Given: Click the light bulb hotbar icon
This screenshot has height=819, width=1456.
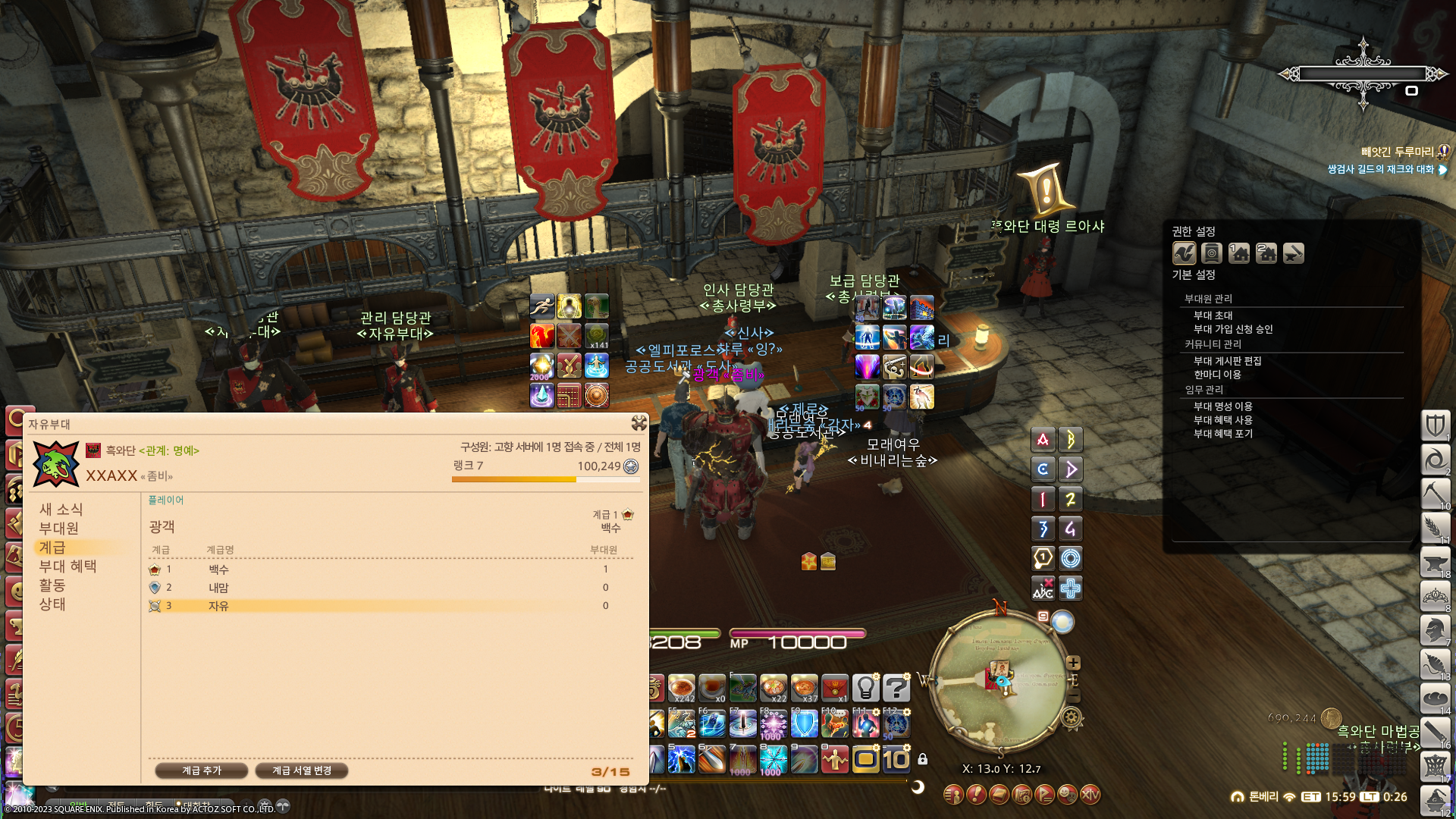Looking at the screenshot, I should tap(865, 688).
